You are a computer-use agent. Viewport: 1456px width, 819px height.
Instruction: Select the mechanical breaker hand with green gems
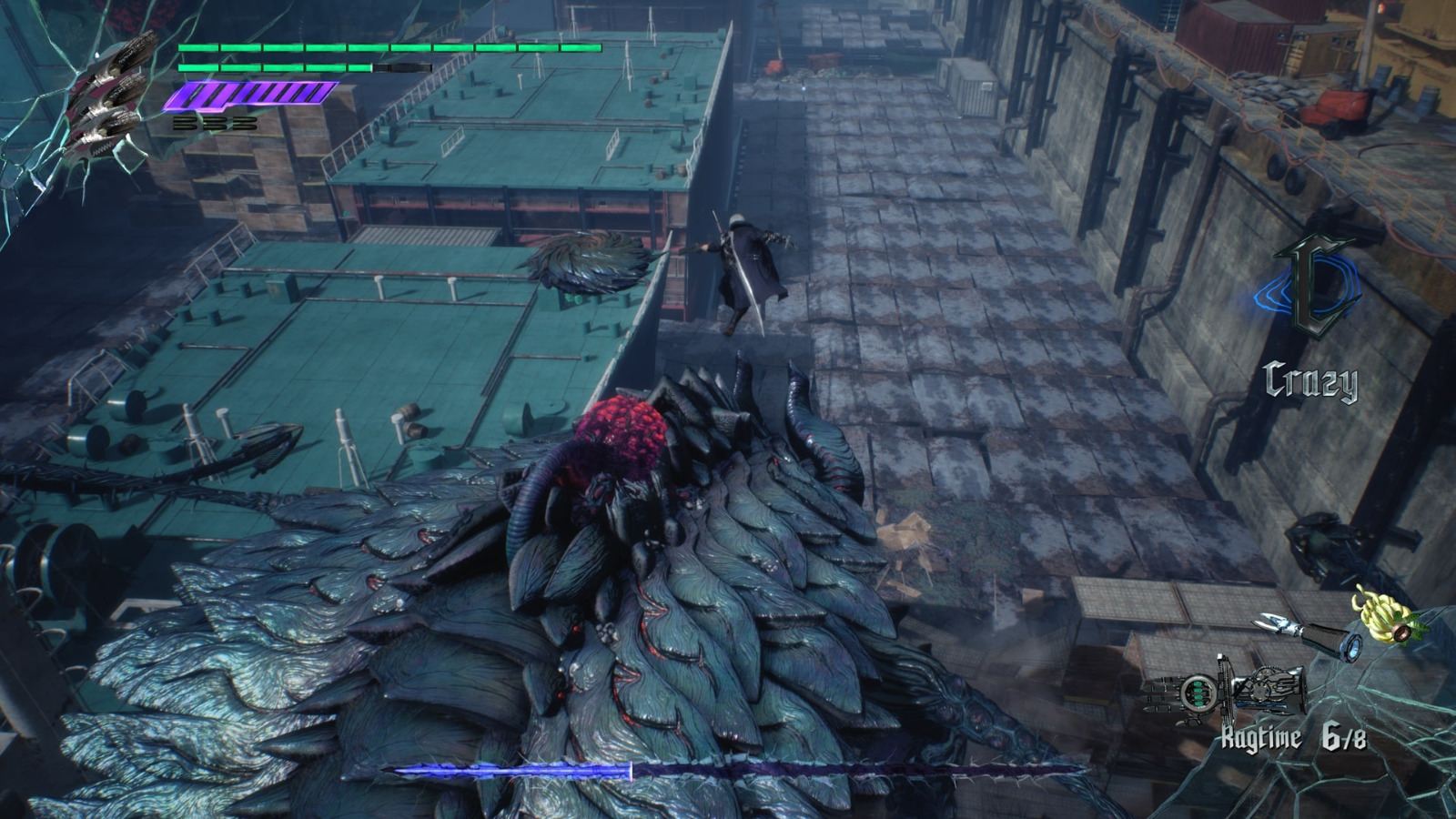tap(1198, 692)
